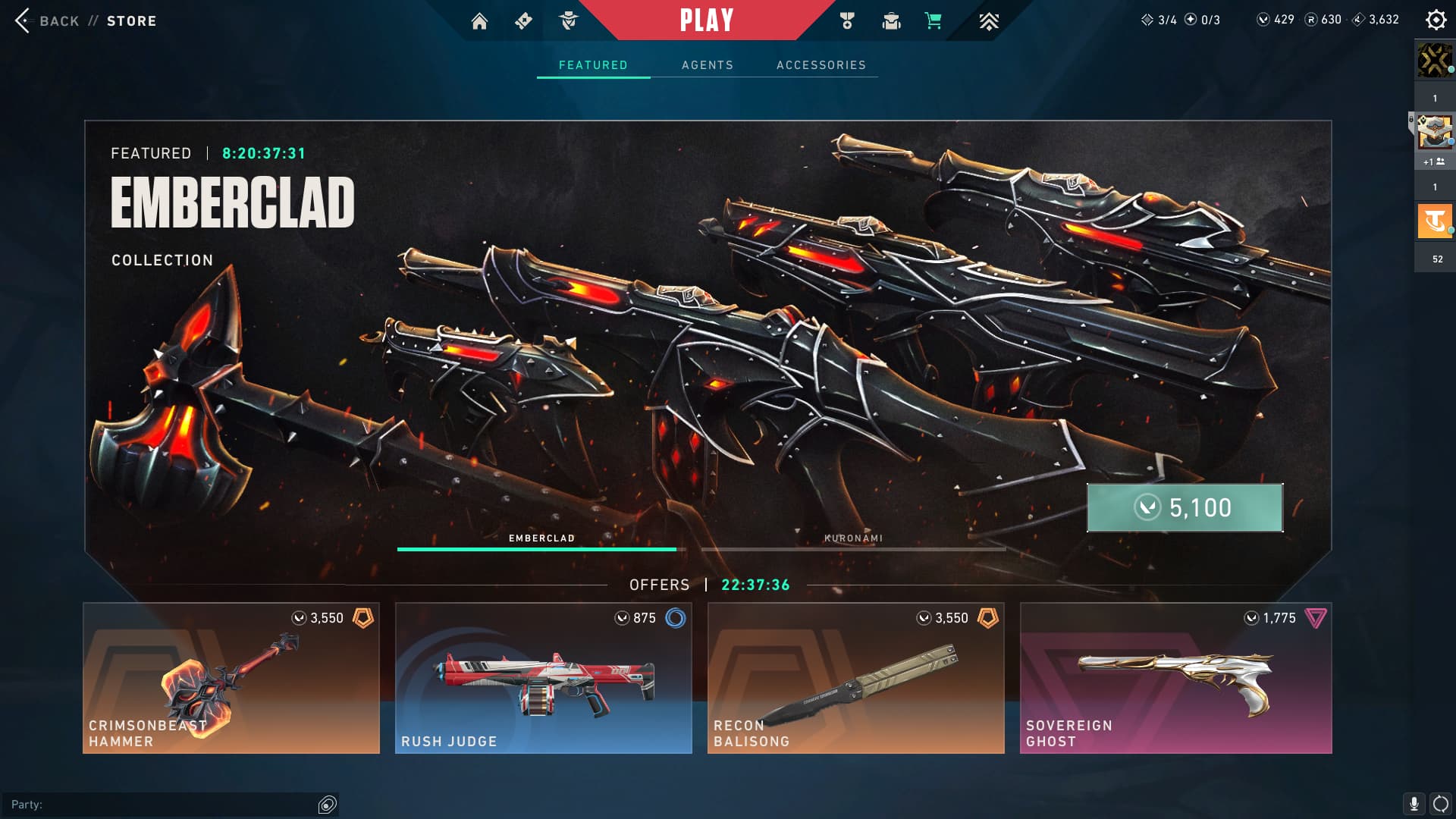Open the home icon in top navigation
The image size is (1456, 819).
(479, 21)
